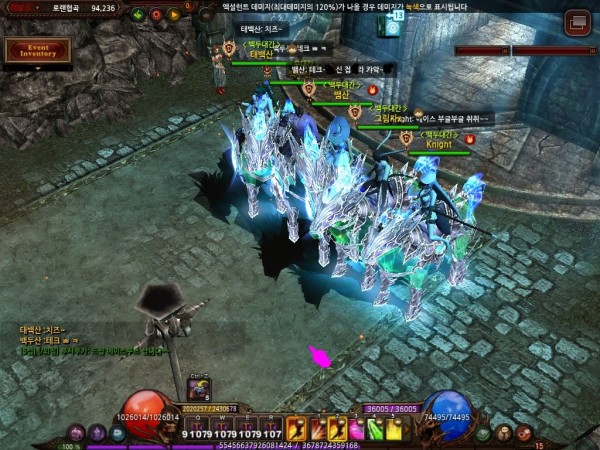Open the main menu button top-right
The image size is (600, 450).
(x=577, y=22)
